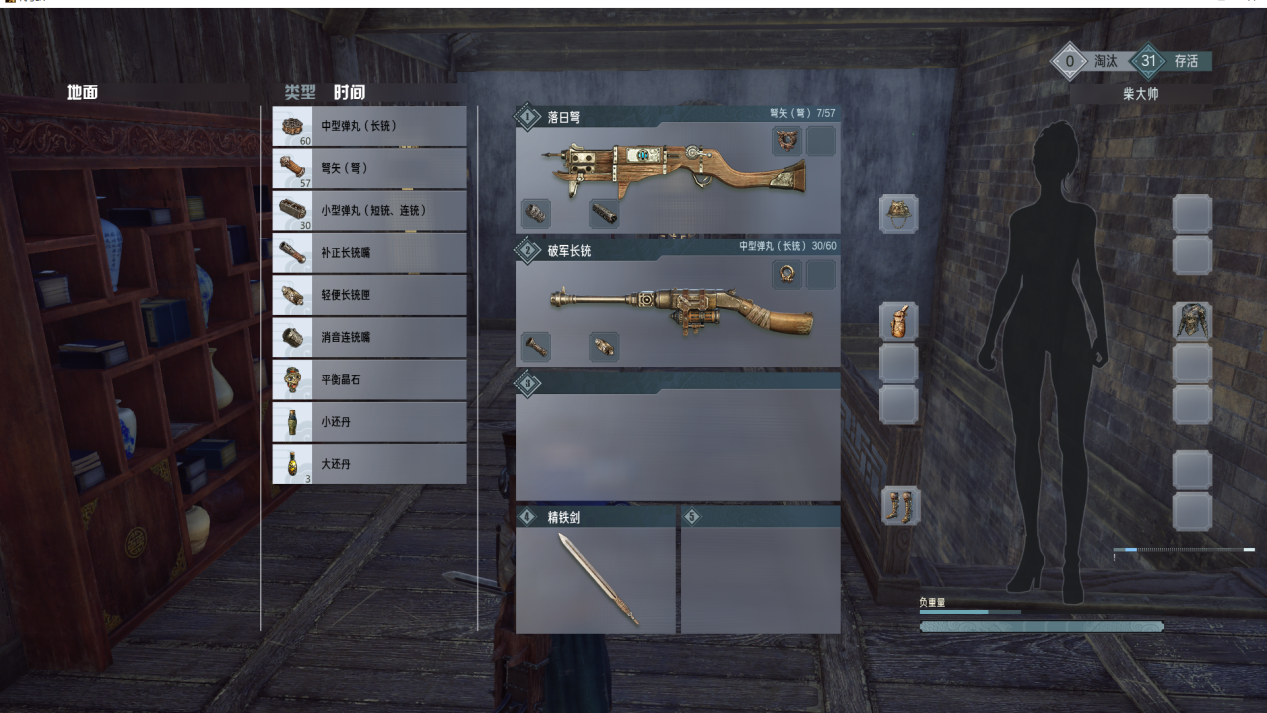Click the equipped boots slot

pyautogui.click(x=898, y=506)
